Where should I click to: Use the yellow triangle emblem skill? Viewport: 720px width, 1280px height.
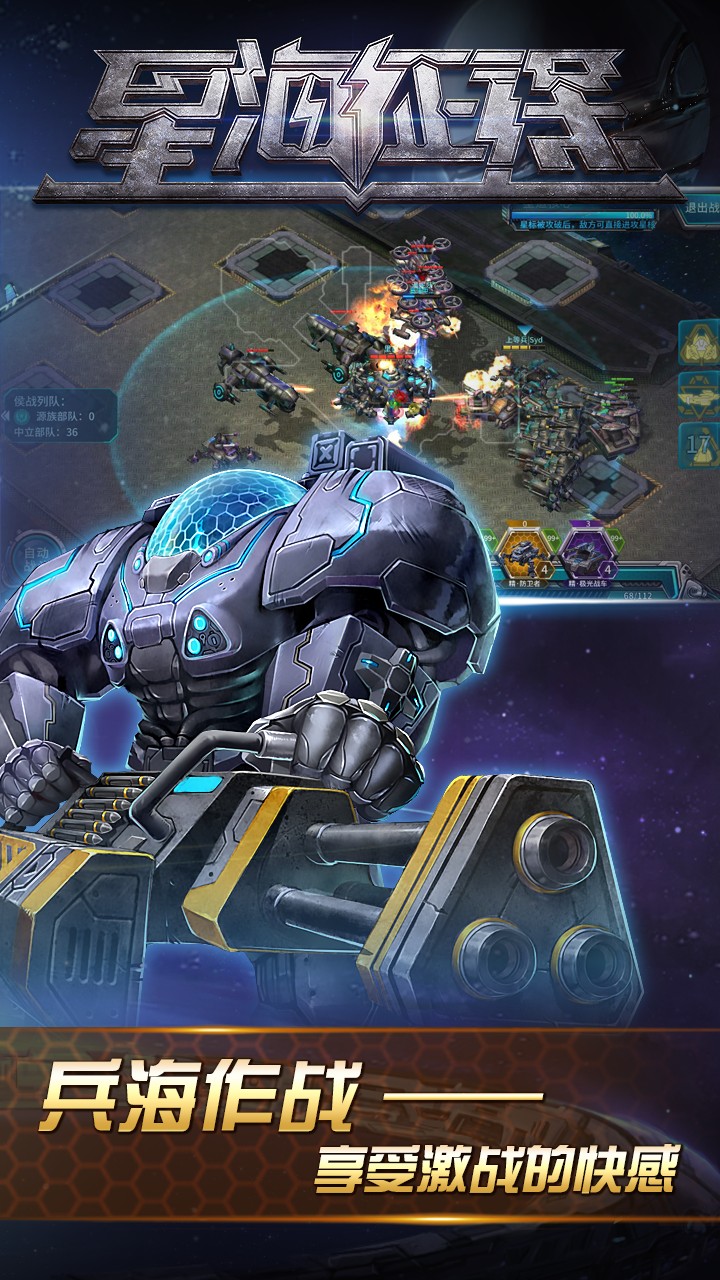pos(700,345)
